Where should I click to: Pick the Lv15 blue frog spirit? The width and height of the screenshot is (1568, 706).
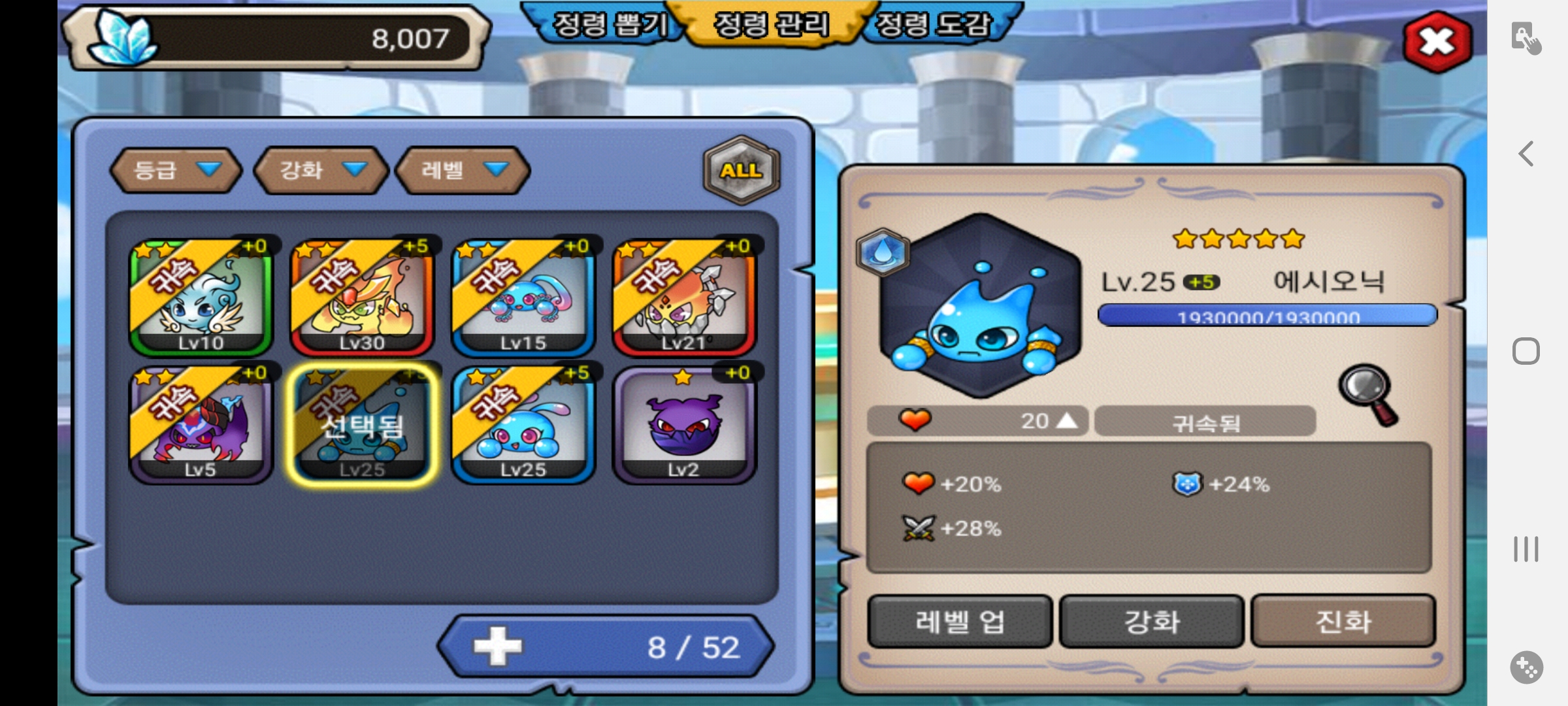523,297
